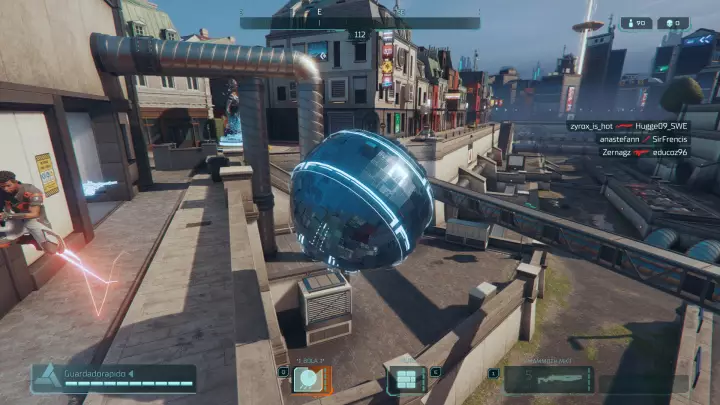Activate the Wall hack ability slot
This screenshot has width=720, height=405.
(406, 379)
